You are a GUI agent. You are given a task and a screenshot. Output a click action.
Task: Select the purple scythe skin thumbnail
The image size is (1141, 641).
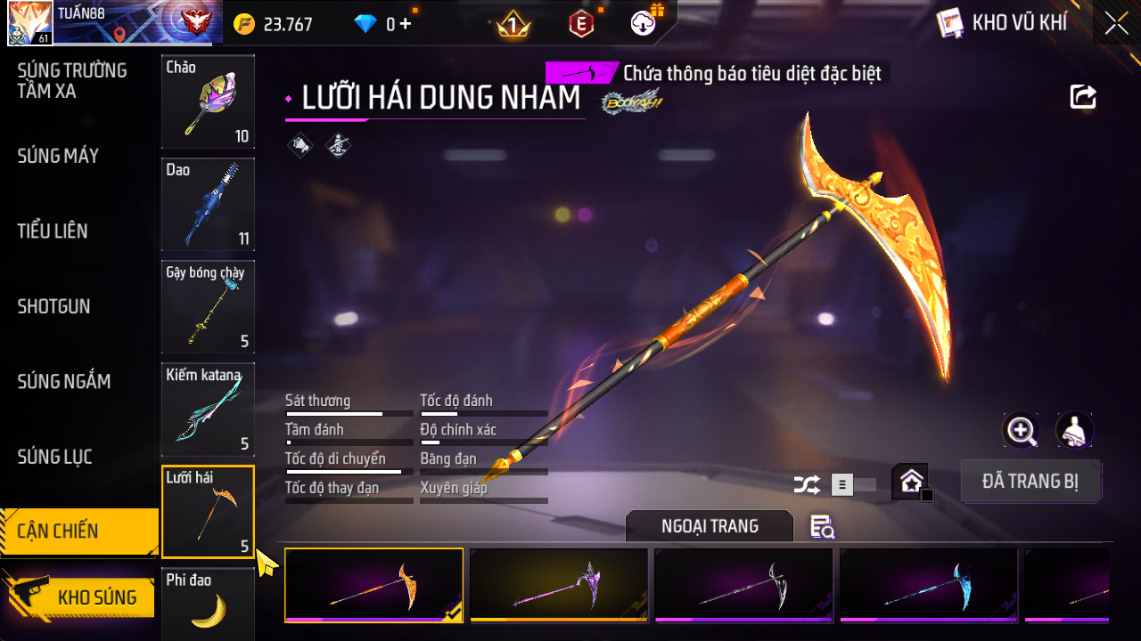click(x=560, y=585)
